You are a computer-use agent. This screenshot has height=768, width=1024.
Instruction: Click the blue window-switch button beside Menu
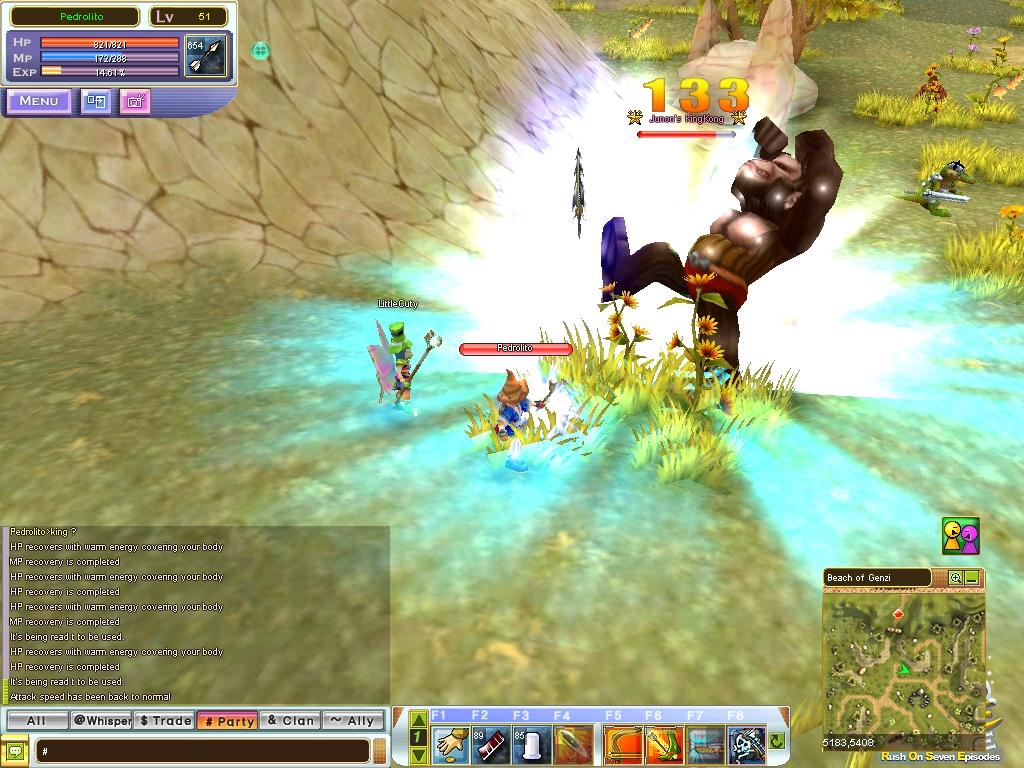[96, 101]
